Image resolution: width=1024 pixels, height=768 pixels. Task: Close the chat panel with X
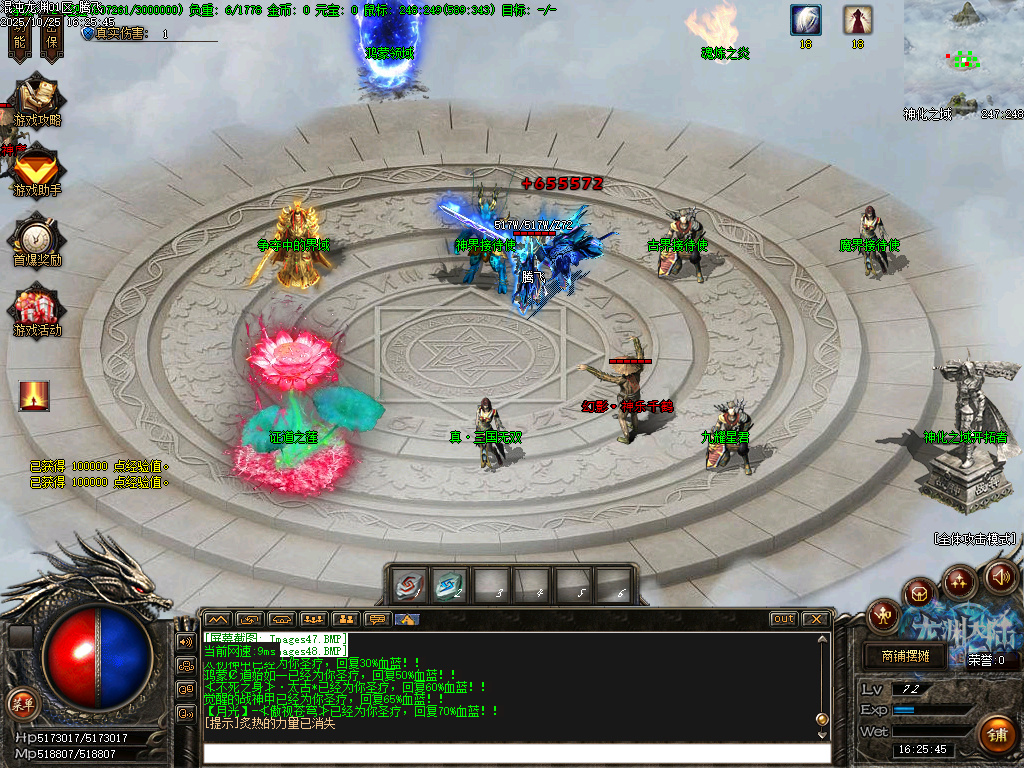[816, 619]
